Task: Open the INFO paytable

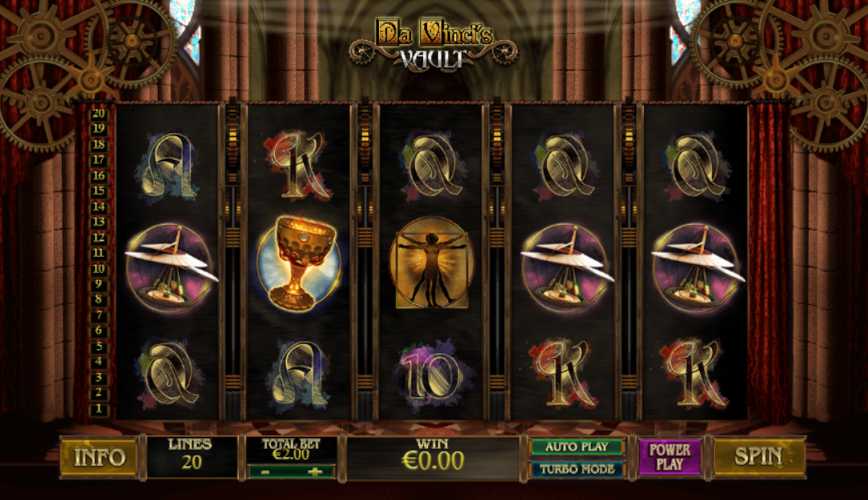Action: pyautogui.click(x=100, y=457)
